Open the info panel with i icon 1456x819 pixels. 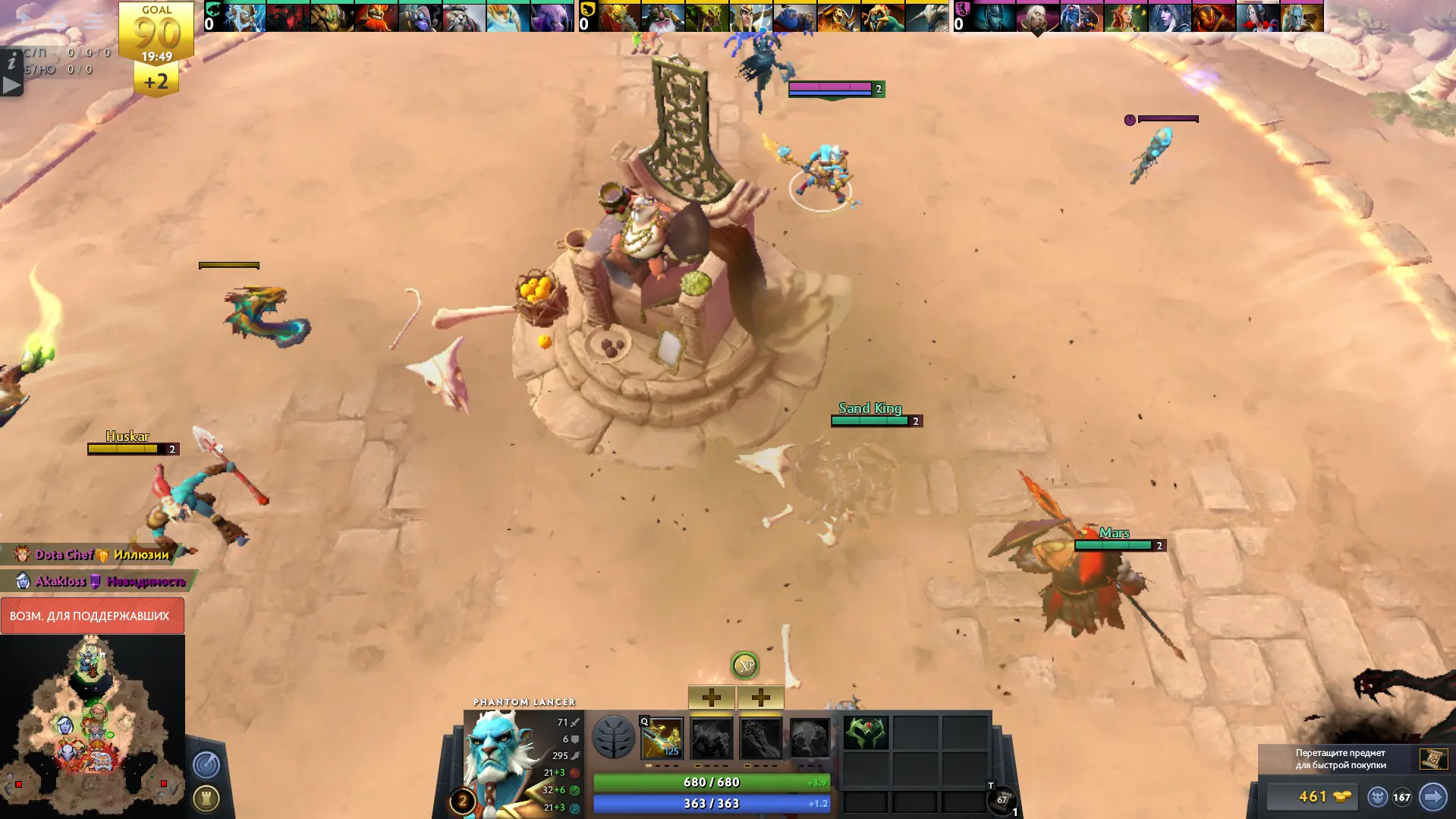coord(11,61)
